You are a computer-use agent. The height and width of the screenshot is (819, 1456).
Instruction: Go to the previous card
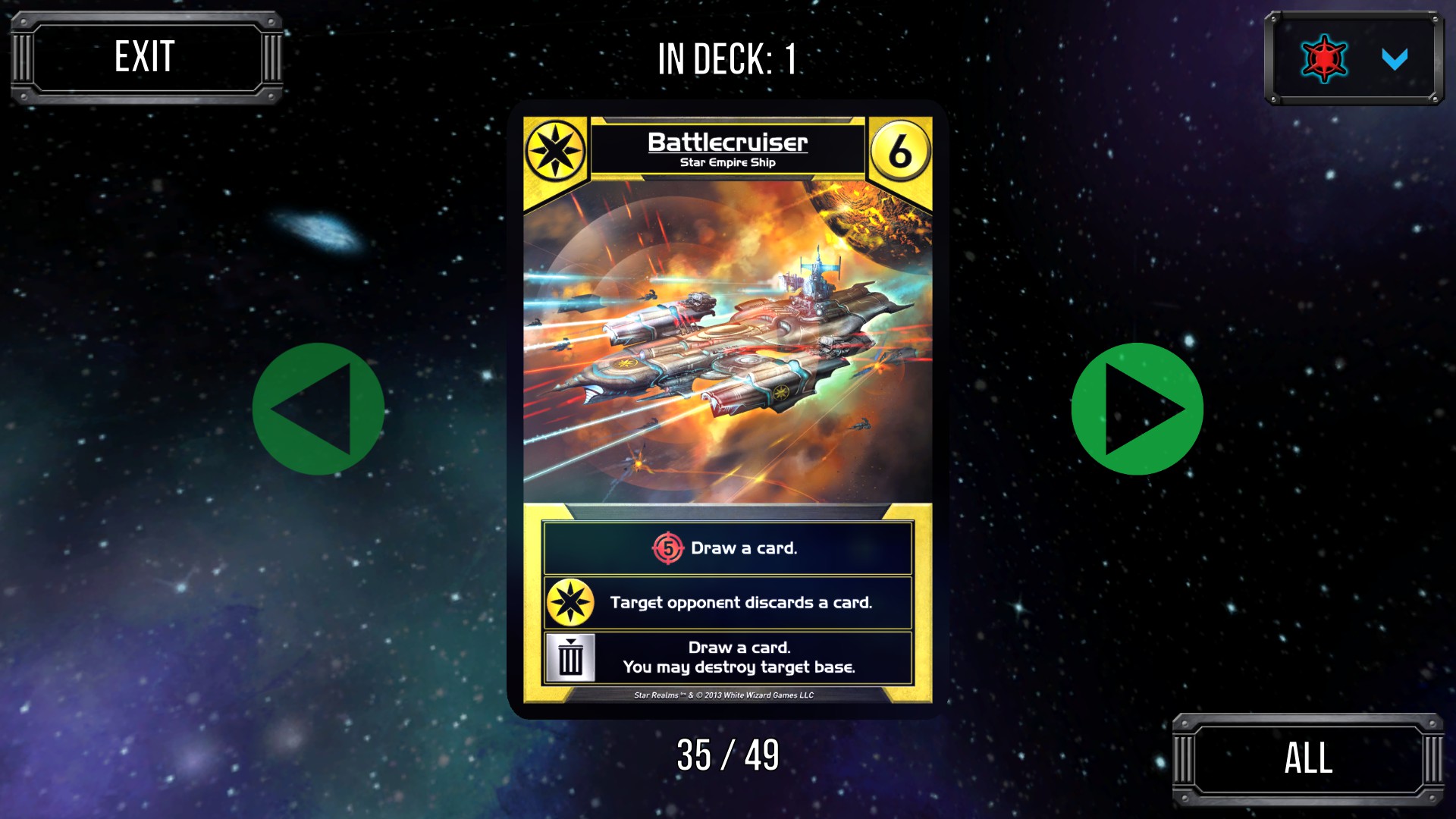click(x=318, y=409)
